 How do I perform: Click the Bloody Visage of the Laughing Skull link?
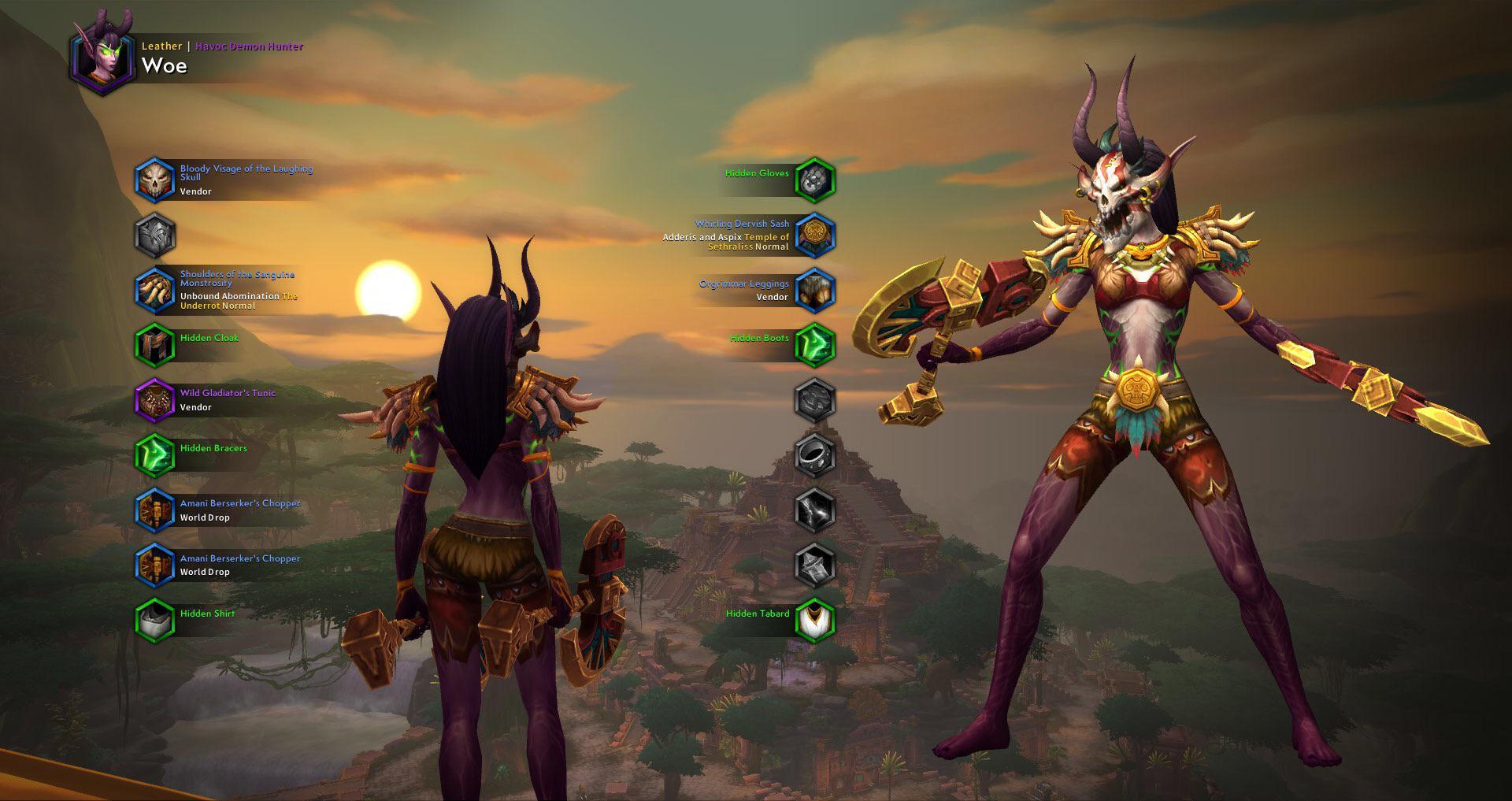point(246,172)
